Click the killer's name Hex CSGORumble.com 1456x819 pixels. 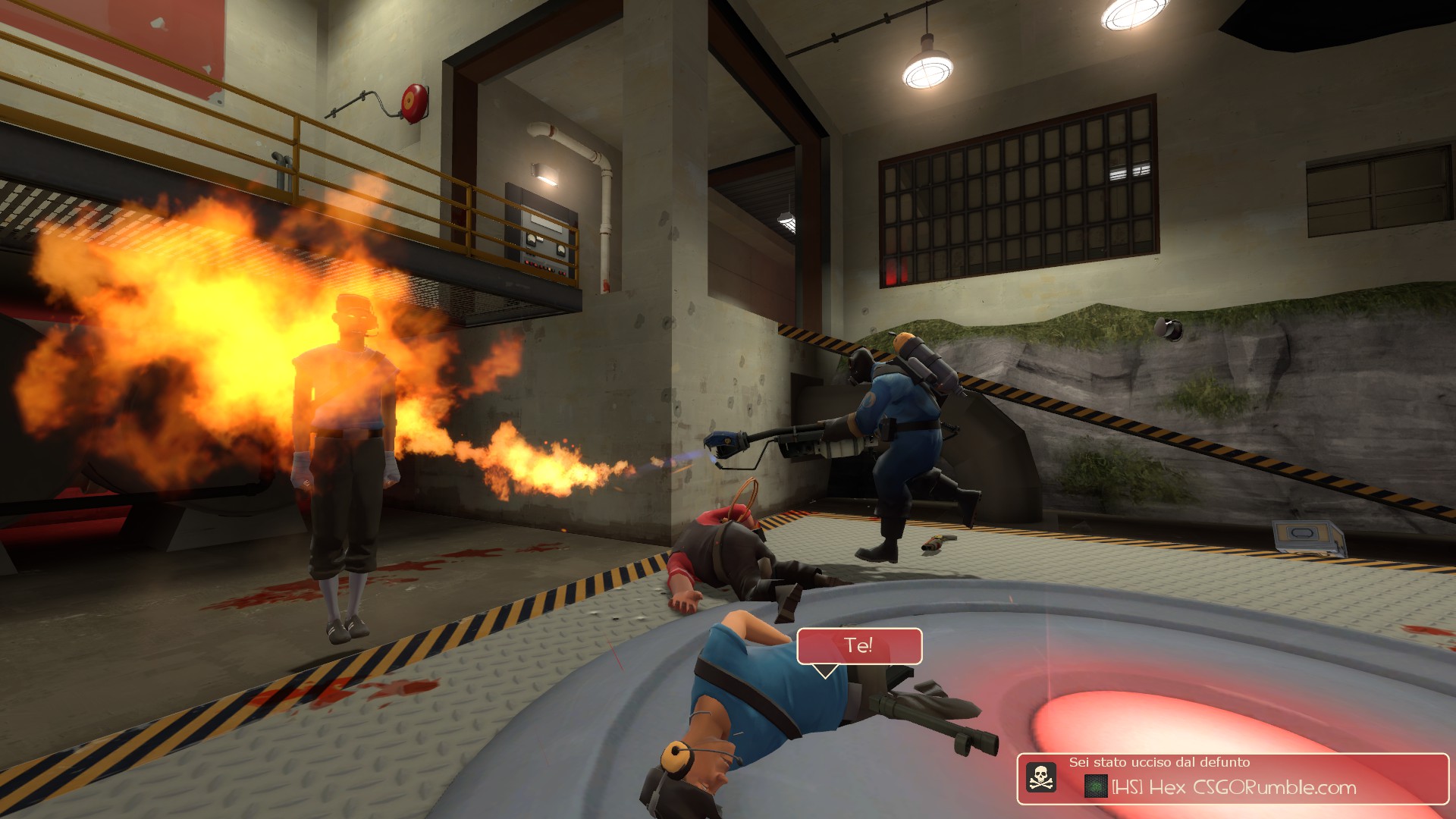point(1234,788)
